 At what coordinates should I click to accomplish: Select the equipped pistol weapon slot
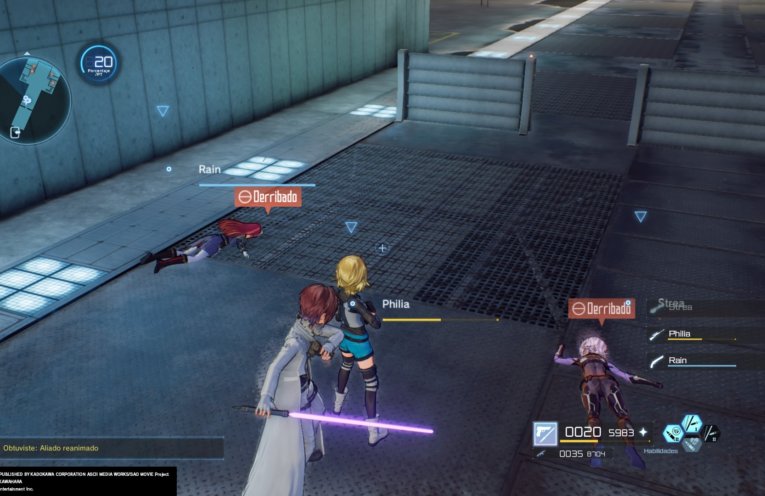point(545,432)
